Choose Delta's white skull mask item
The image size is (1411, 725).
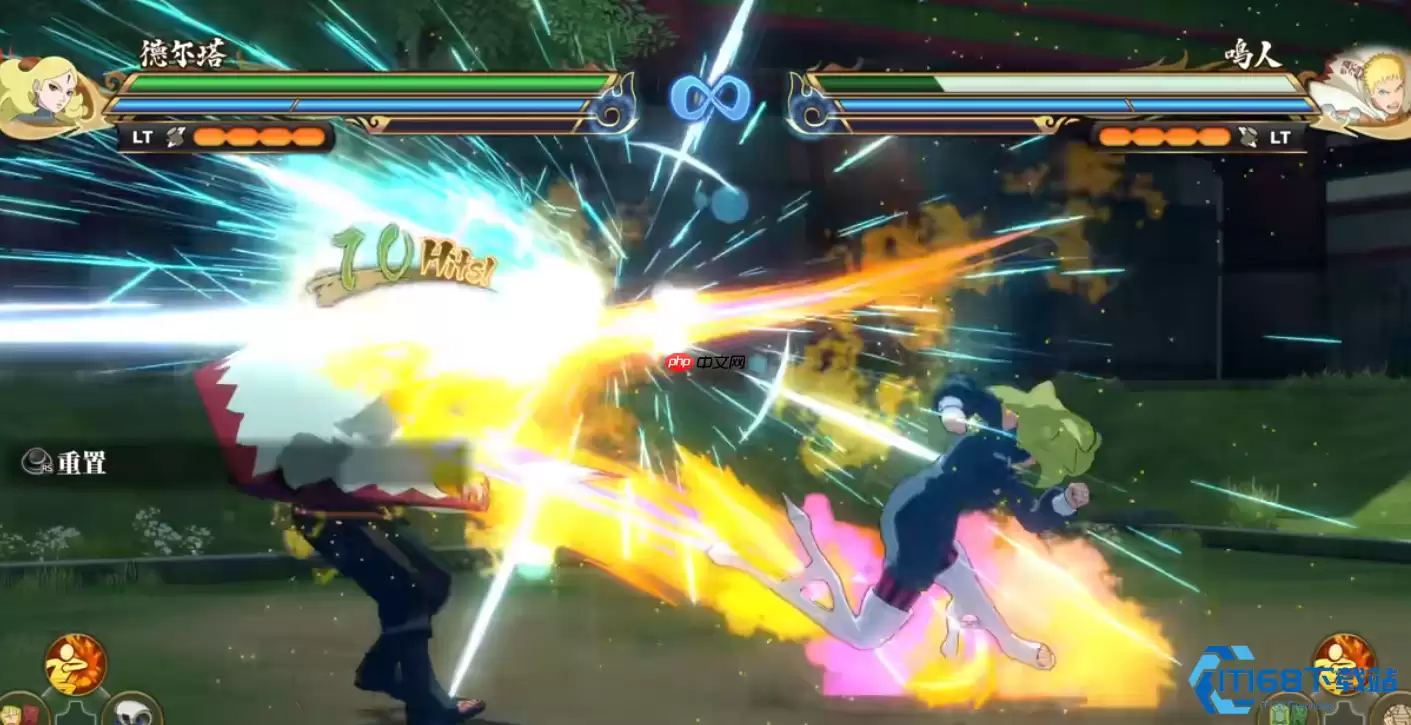coord(132,711)
